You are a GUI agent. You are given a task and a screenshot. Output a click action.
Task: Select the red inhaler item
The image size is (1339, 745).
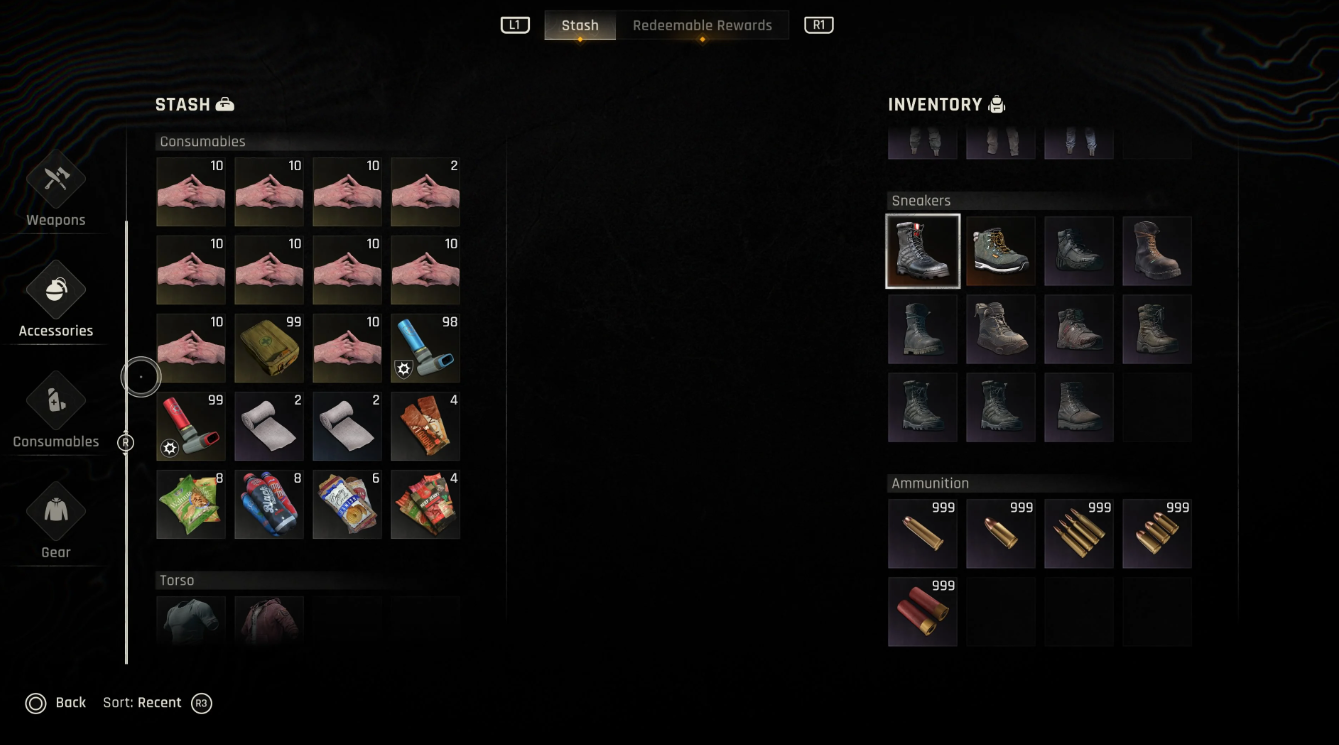coord(191,427)
